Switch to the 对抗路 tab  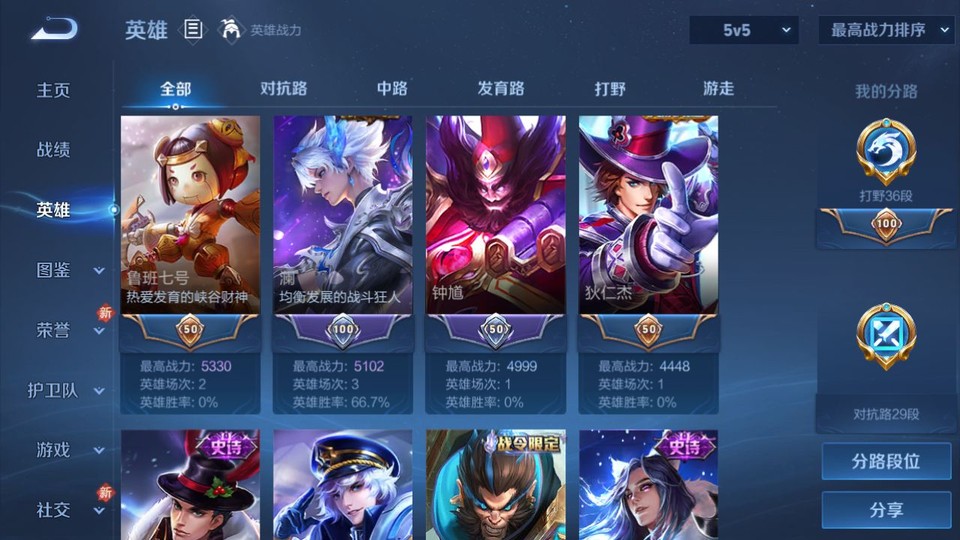283,88
